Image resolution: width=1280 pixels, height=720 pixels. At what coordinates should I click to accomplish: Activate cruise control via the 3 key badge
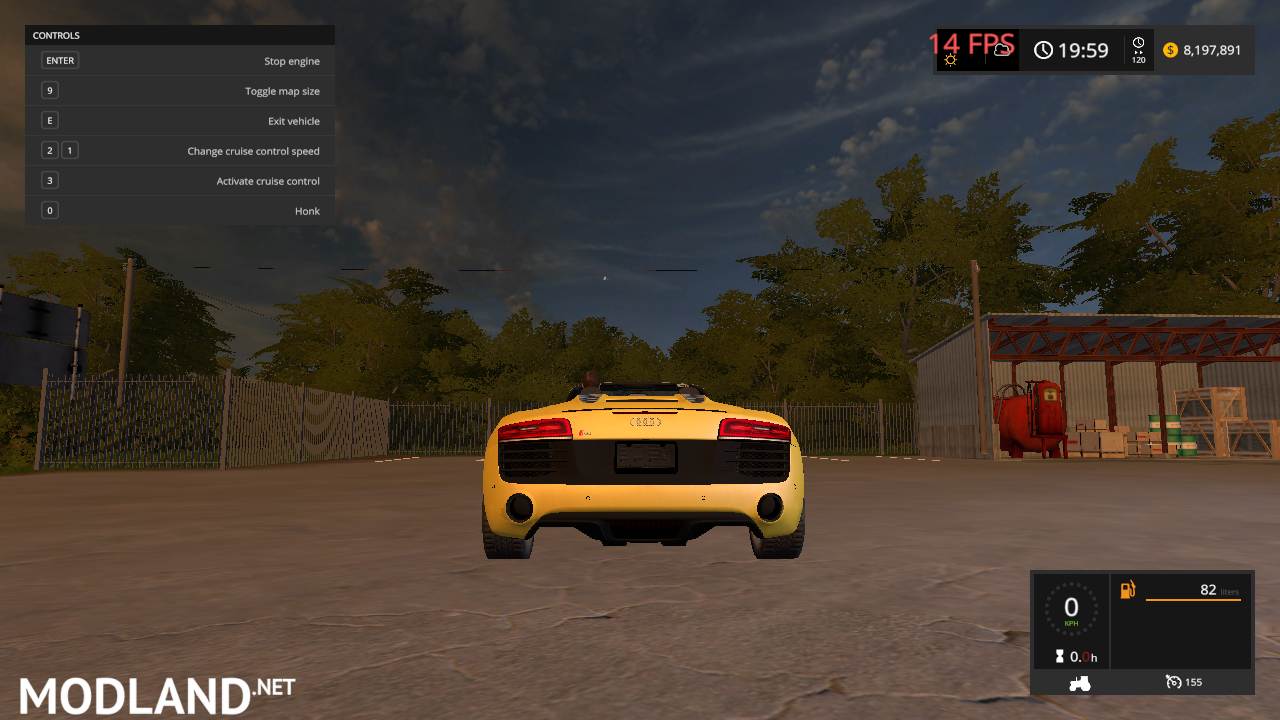point(49,180)
